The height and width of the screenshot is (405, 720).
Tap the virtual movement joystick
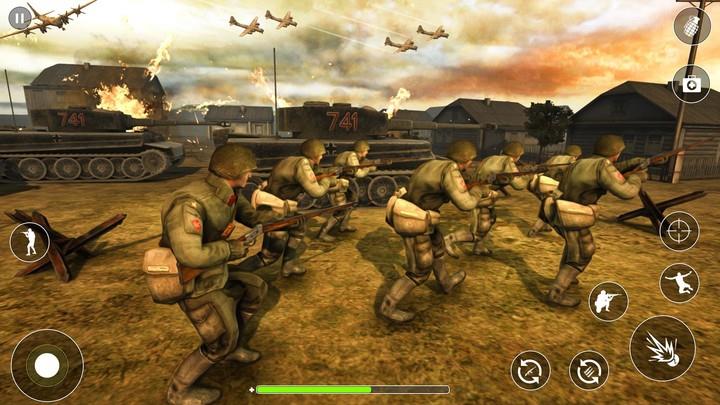47,365
